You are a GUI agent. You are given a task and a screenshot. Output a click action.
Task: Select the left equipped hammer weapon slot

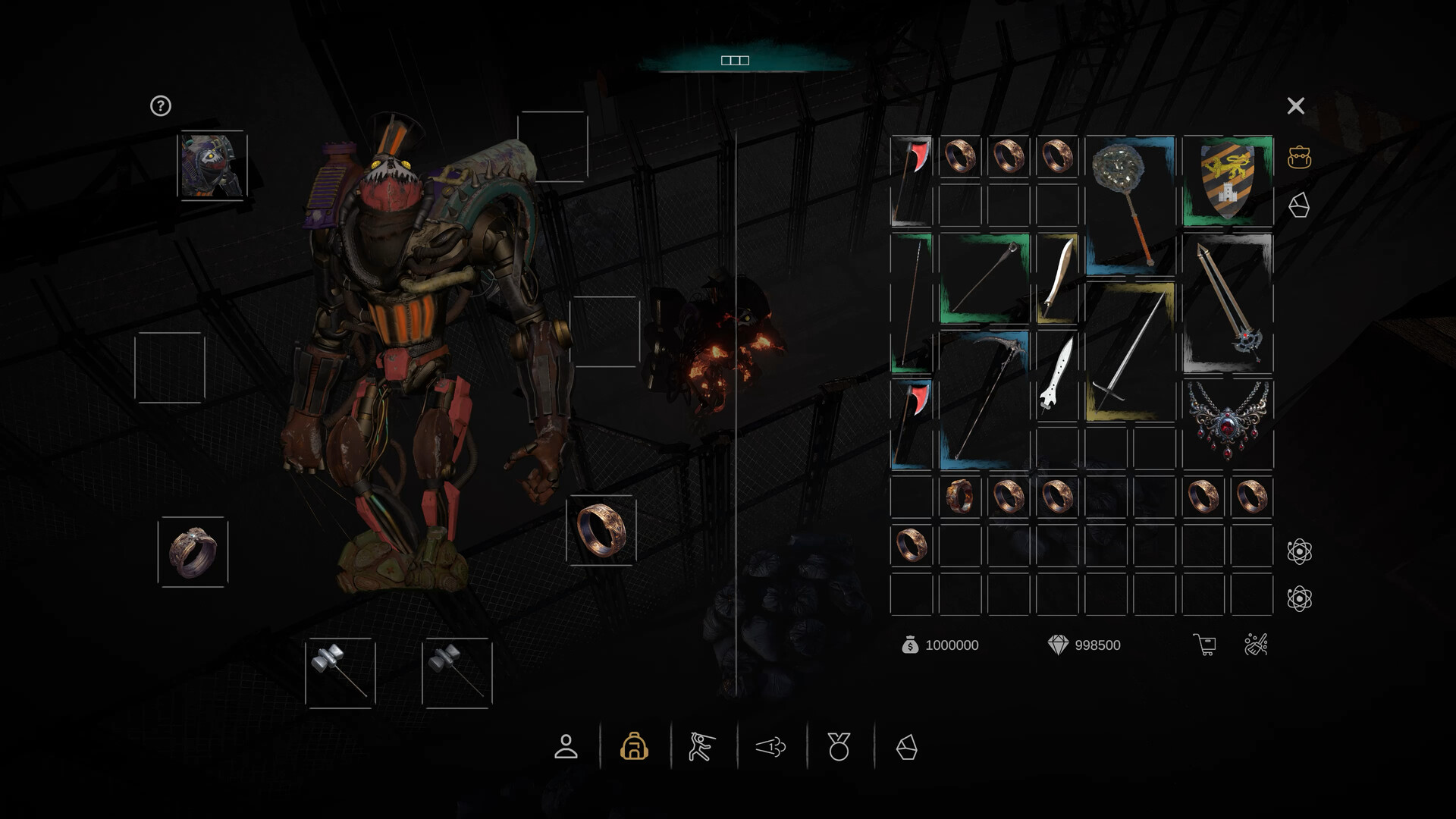point(340,673)
